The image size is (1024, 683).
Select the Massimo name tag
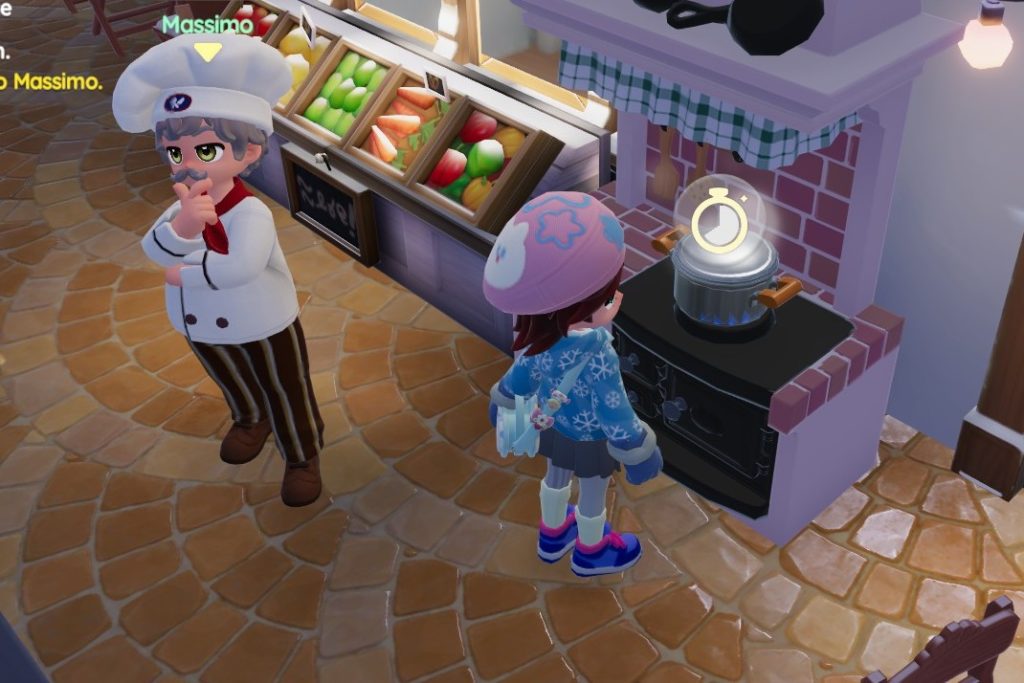207,24
